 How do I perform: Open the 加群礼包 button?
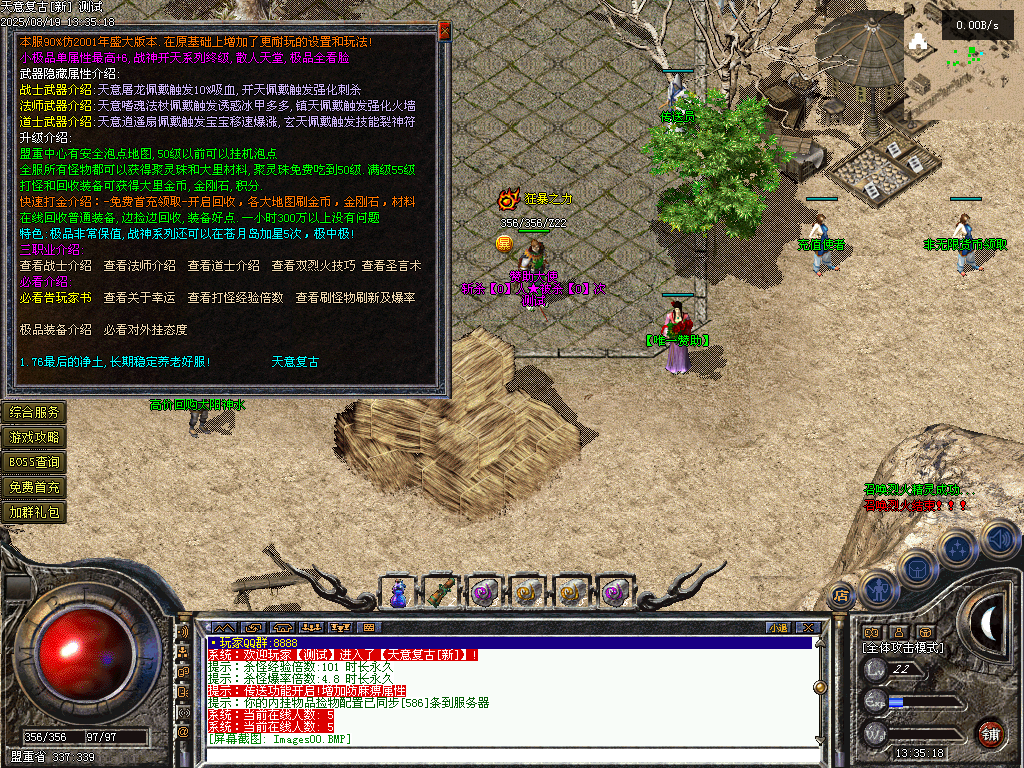34,512
